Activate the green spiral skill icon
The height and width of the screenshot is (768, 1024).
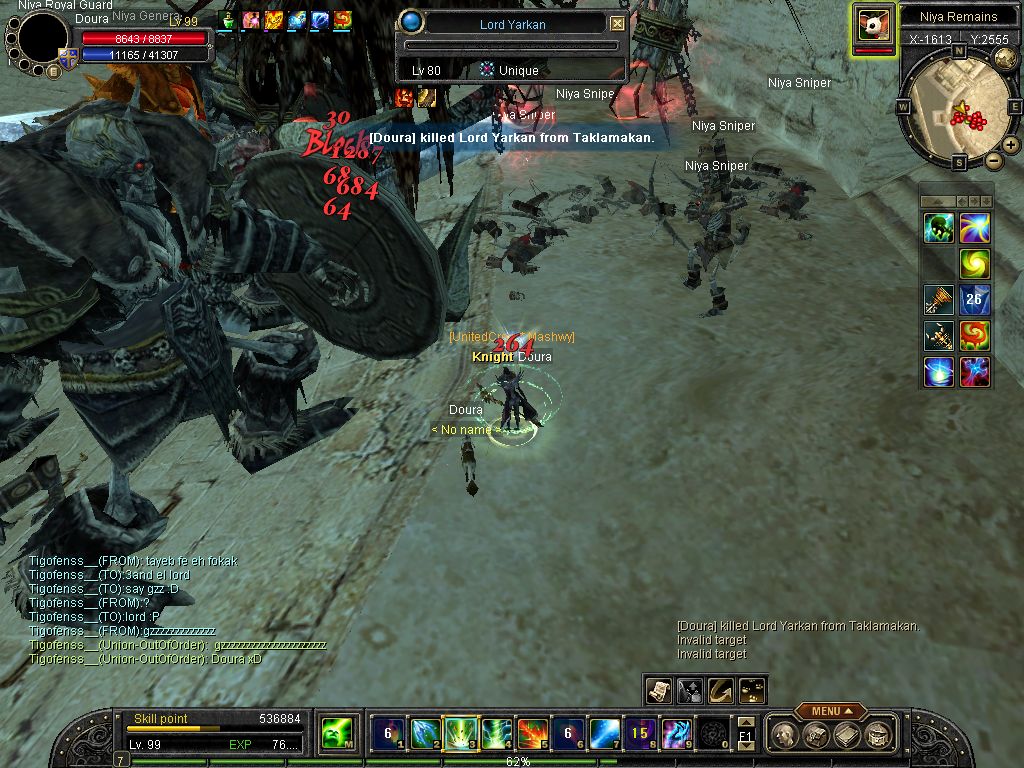click(x=975, y=264)
